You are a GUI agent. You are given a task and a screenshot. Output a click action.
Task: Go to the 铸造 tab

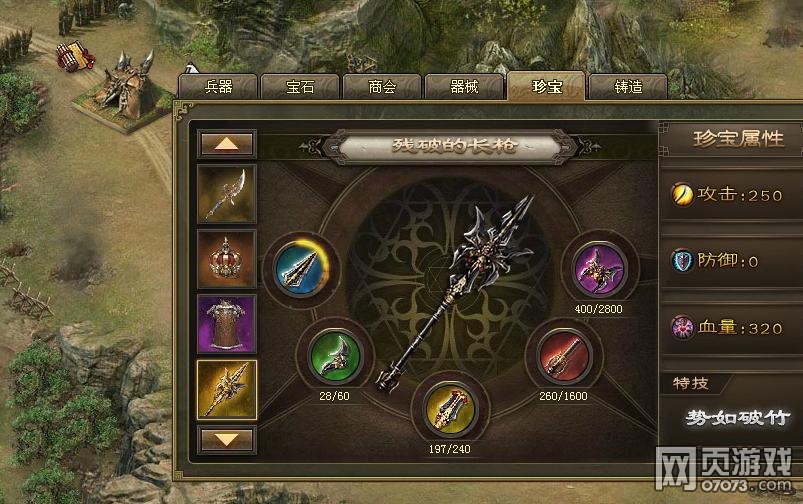pos(628,87)
